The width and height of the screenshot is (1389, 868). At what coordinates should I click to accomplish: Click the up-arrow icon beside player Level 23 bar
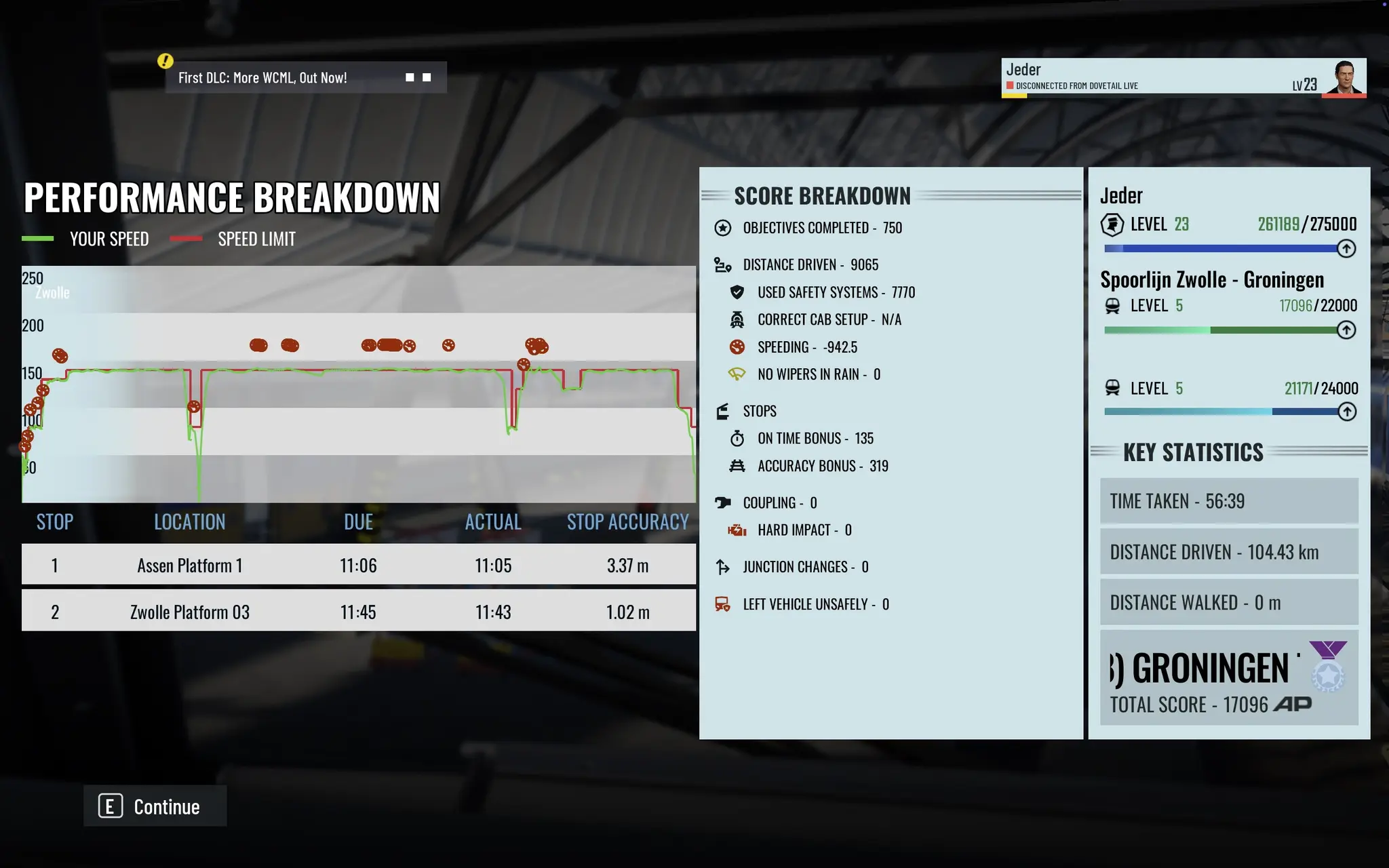click(x=1346, y=249)
